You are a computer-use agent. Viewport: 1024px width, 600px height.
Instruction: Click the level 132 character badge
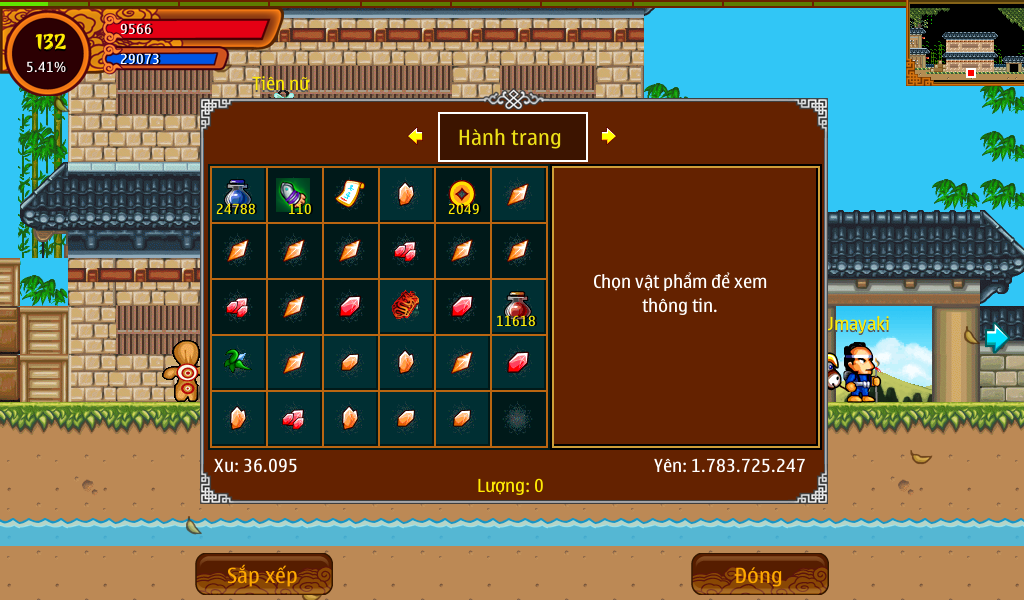pos(48,52)
